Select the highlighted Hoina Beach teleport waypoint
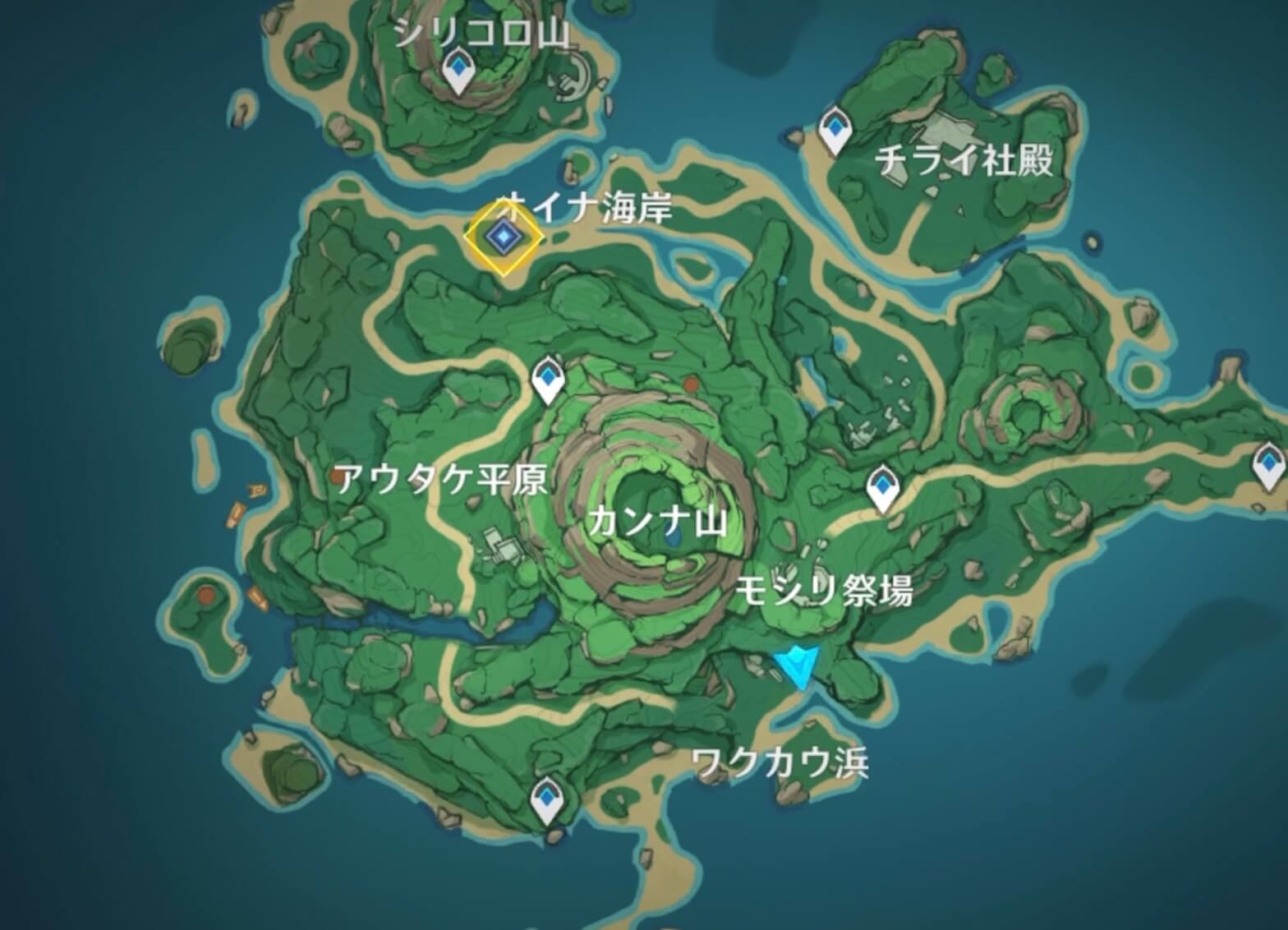Screen dimensions: 1288x930 pos(503,238)
